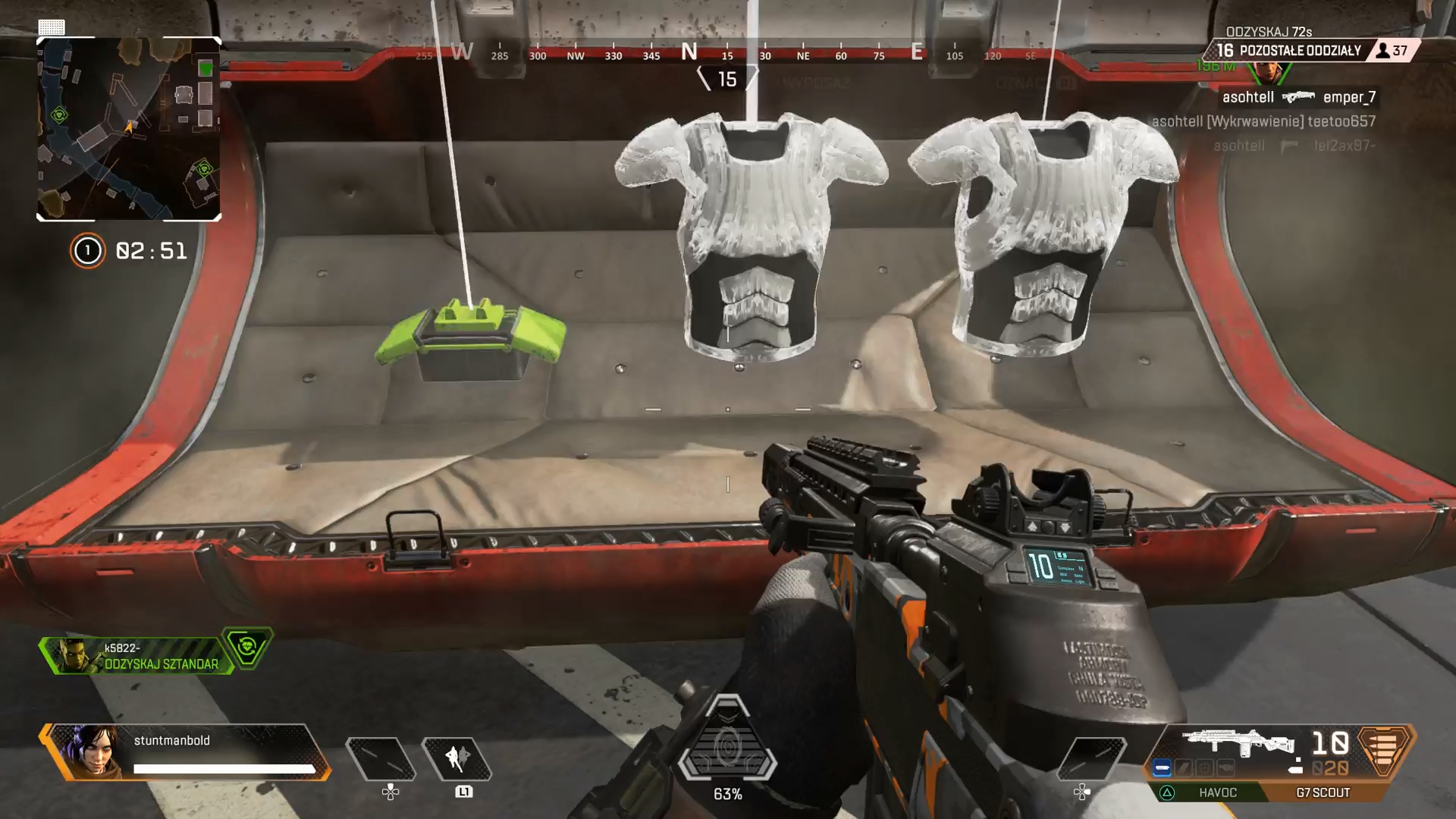The height and width of the screenshot is (819, 1456).
Task: Switch to the HAVOC weapon
Action: 1216,792
